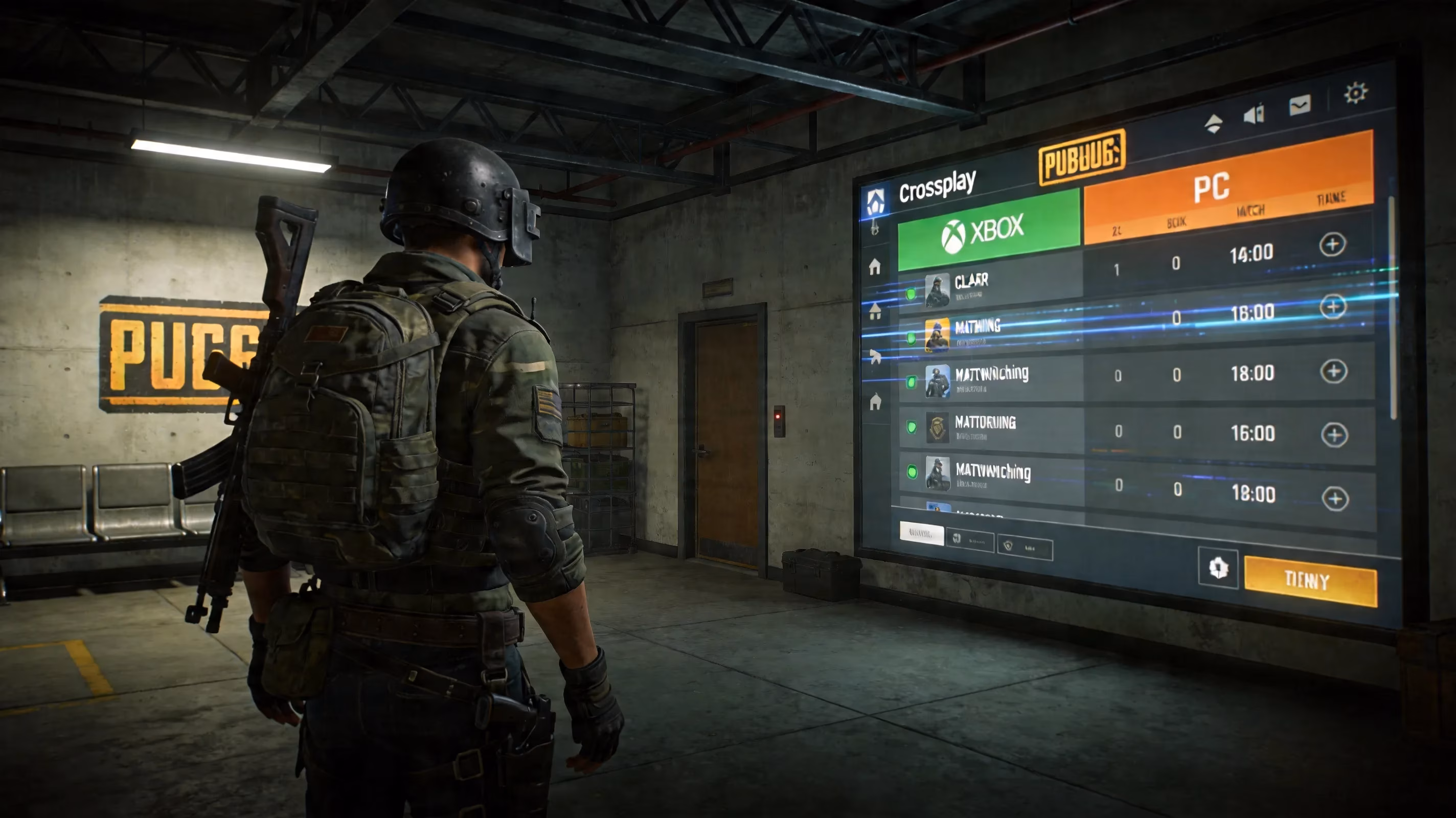Open settings with the gear icon
This screenshot has width=1456, height=818.
(x=1355, y=93)
